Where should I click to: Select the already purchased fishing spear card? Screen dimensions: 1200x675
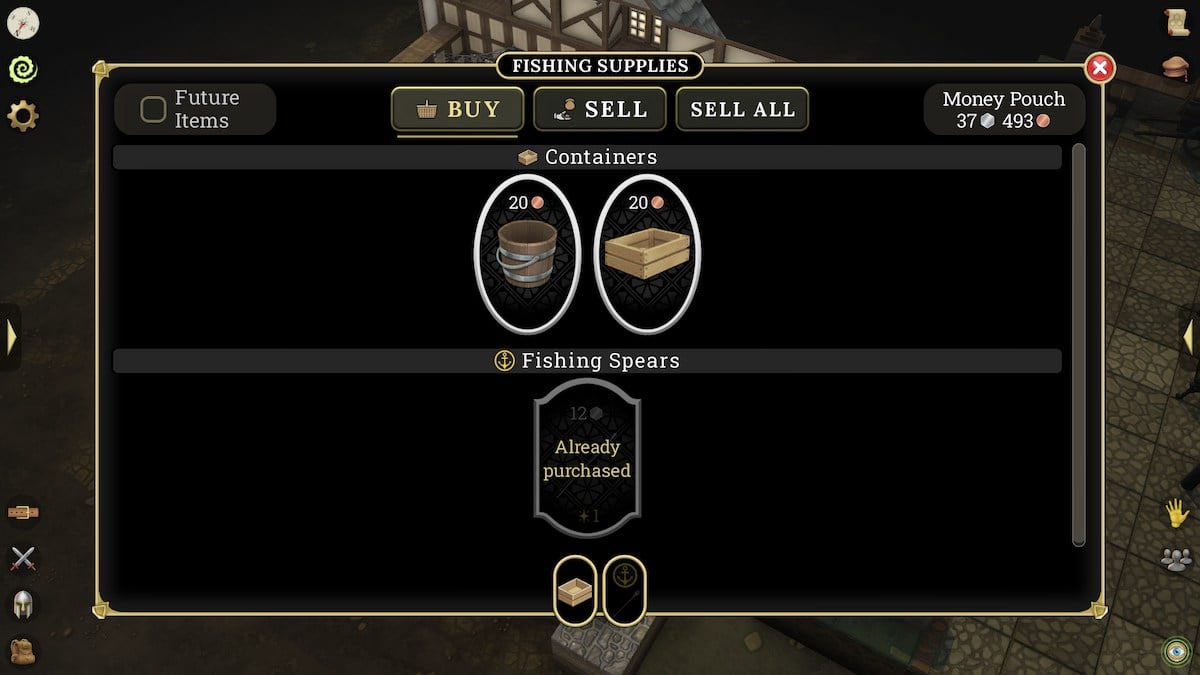tap(587, 459)
